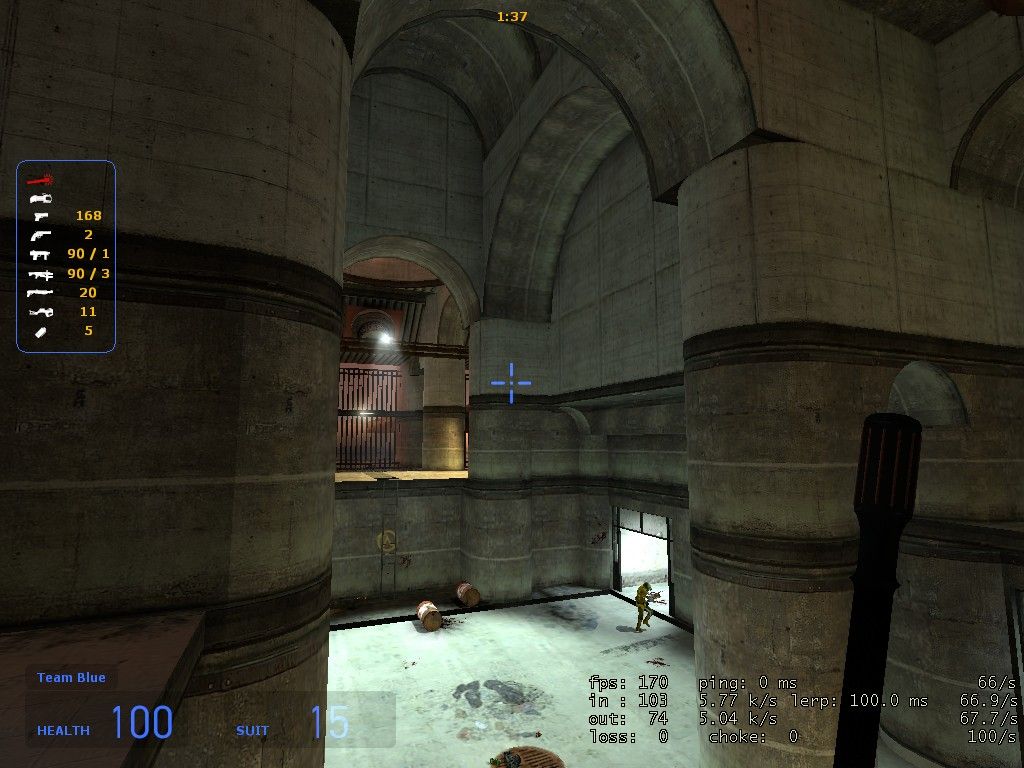Pick the SLAM explosive icon
Image resolution: width=1024 pixels, height=768 pixels.
click(40, 331)
